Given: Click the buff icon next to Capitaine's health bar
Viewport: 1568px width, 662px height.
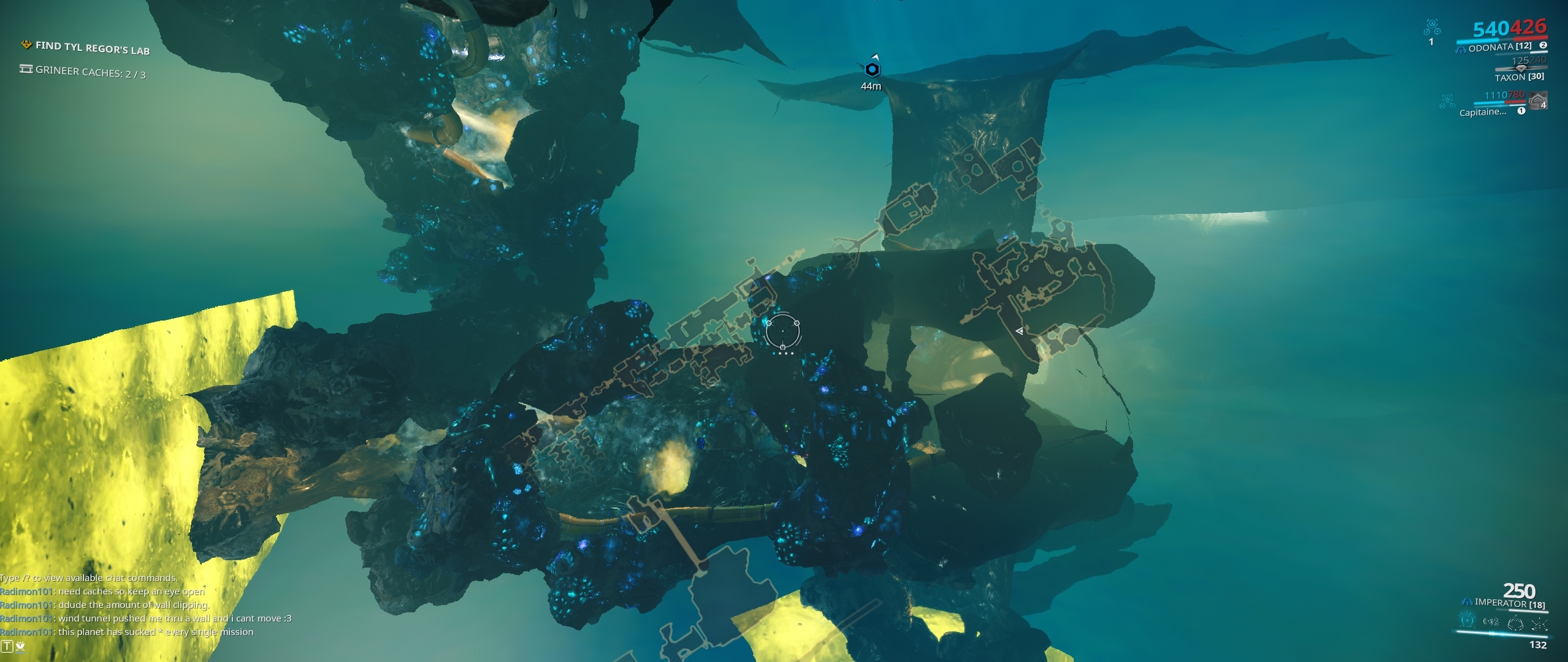Looking at the screenshot, I should 1521,110.
